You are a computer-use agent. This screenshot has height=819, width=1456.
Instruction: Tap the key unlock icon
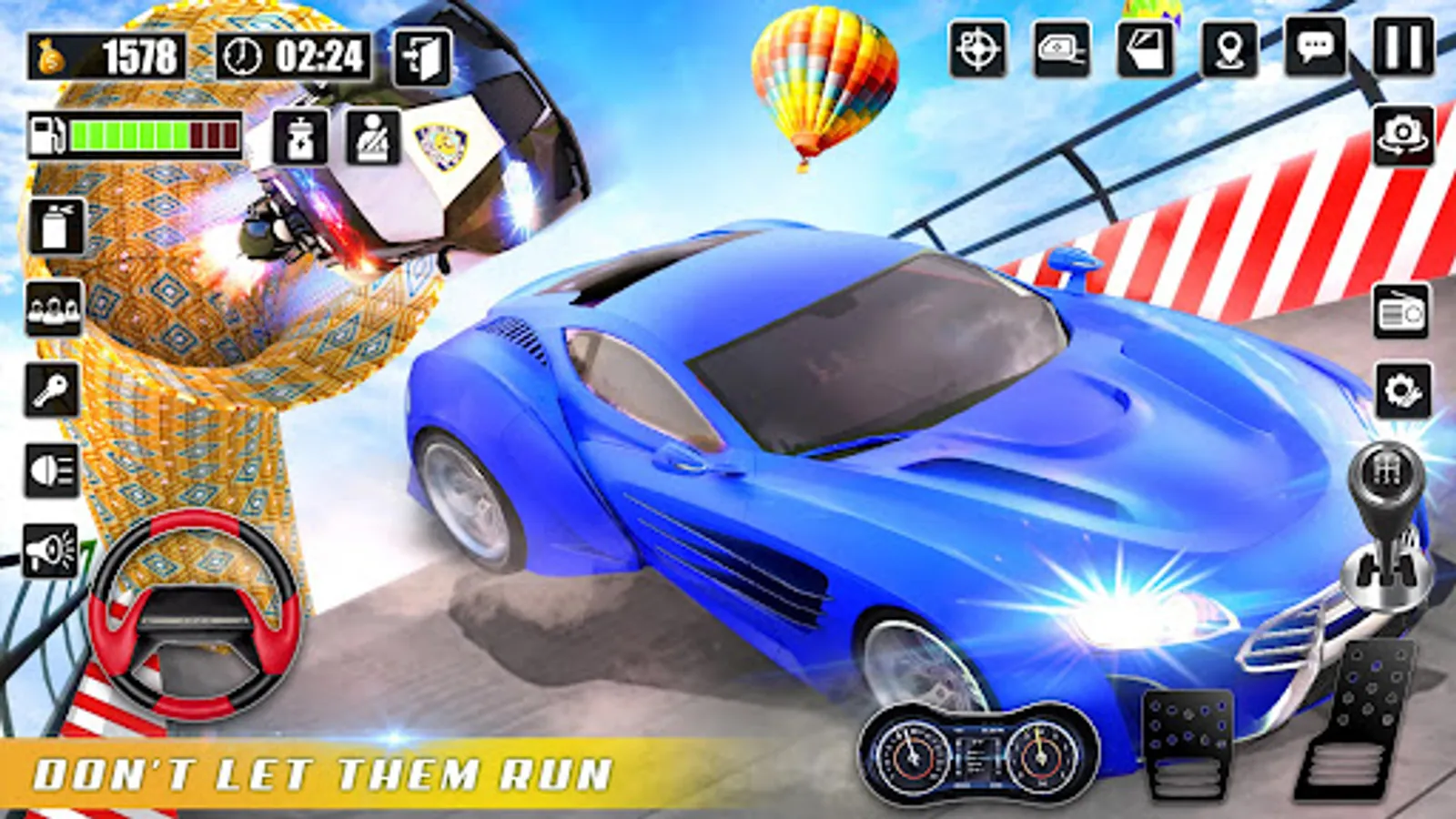click(52, 389)
